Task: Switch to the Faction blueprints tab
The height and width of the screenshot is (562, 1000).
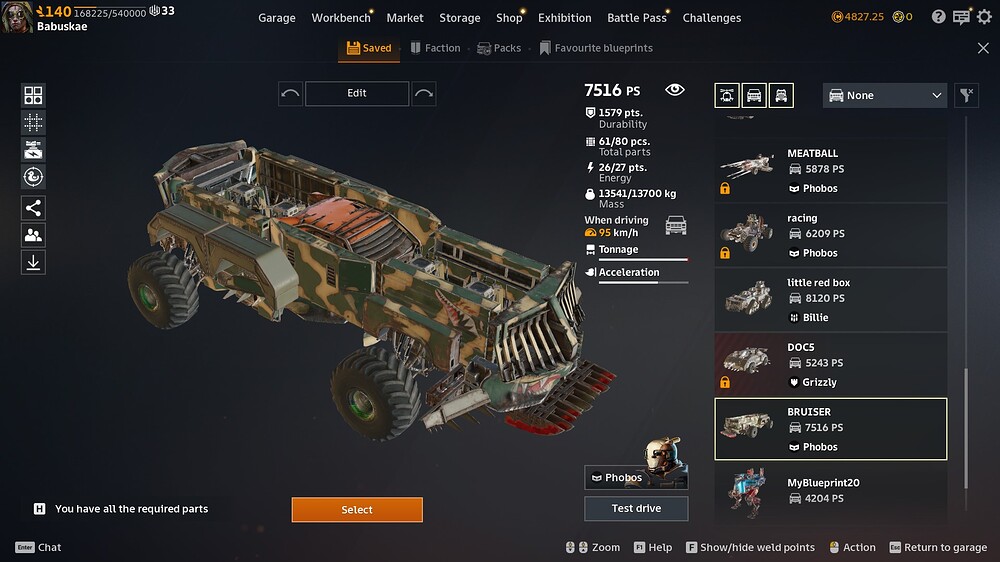Action: 435,48
